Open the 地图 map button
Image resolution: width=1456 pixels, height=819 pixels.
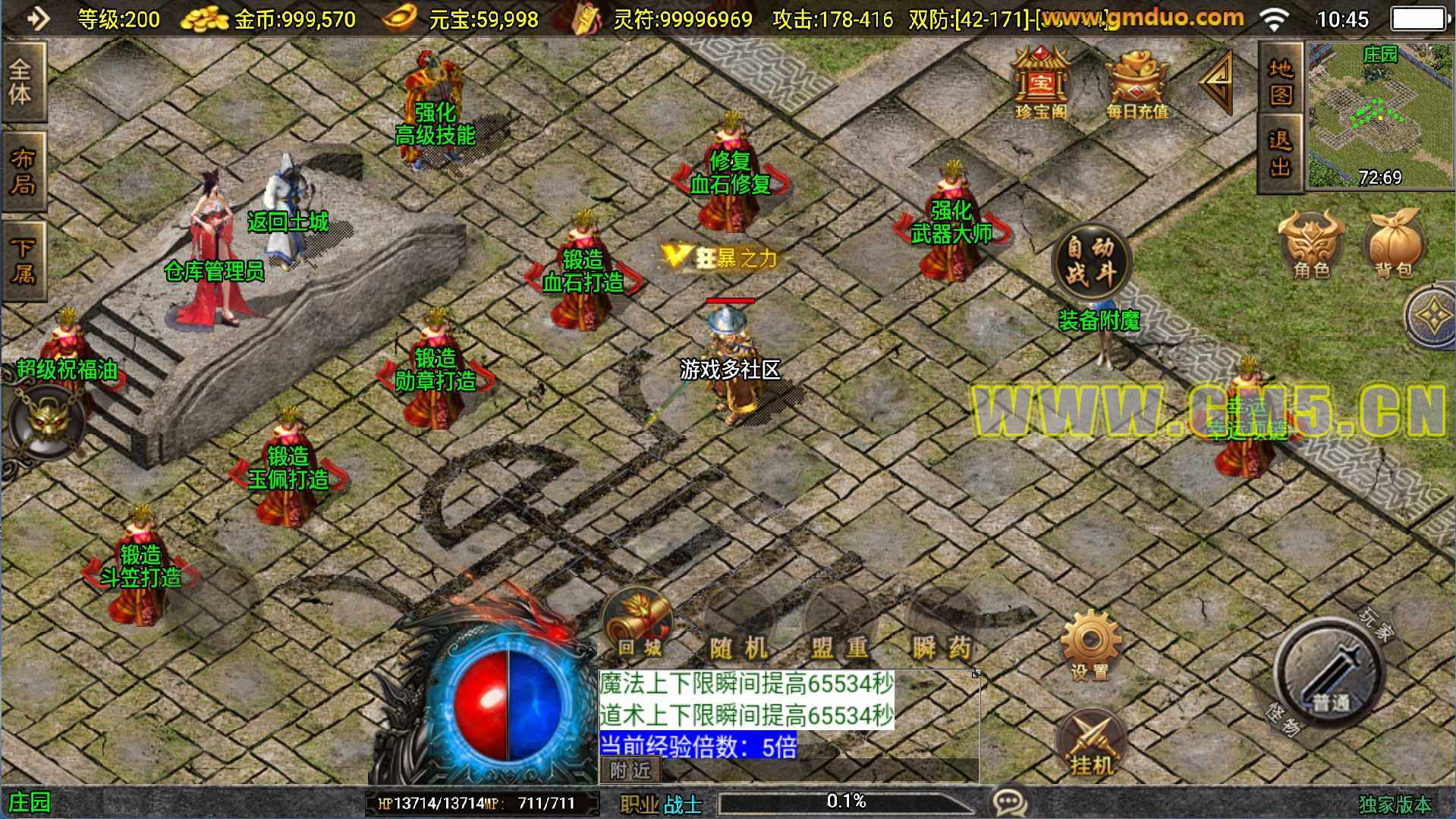[1281, 81]
